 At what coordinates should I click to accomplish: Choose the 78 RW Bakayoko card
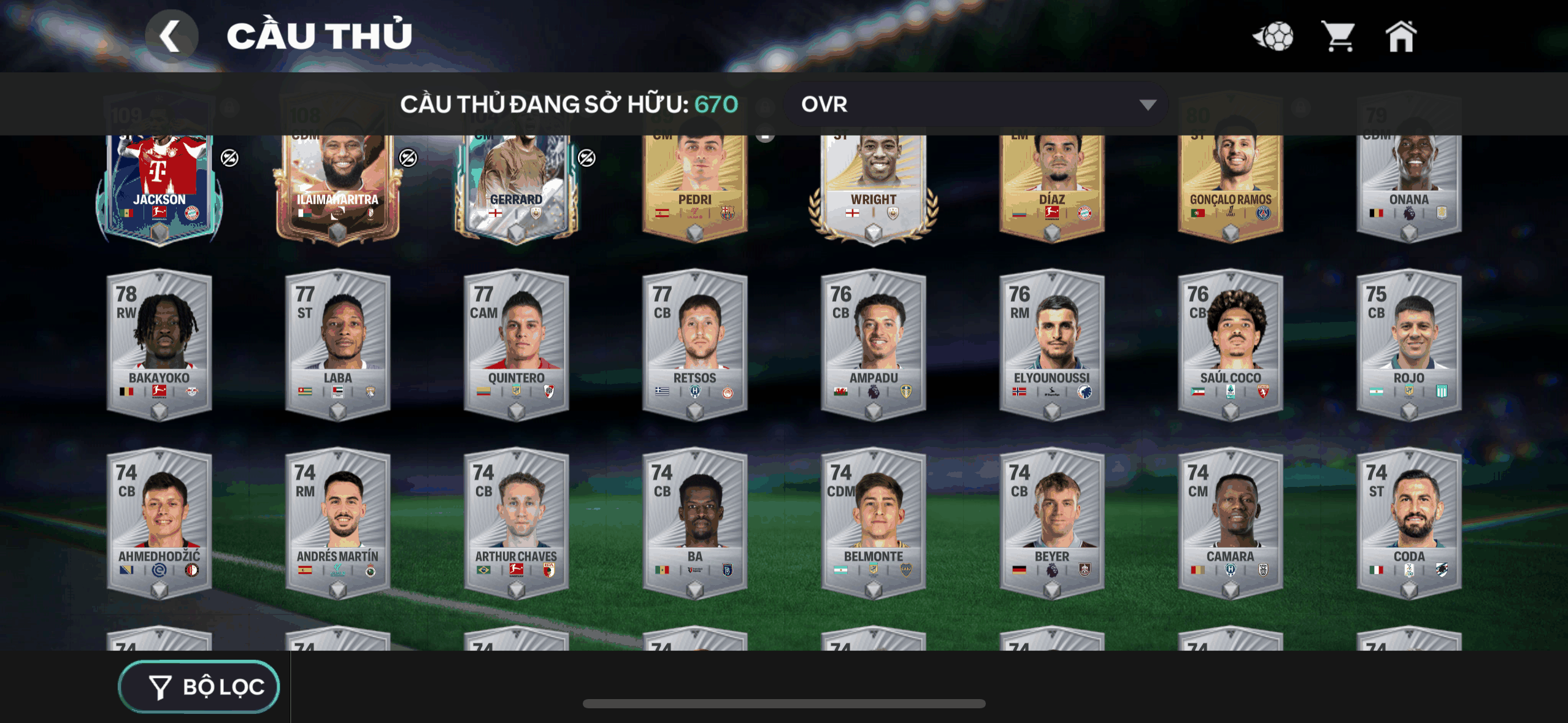[159, 345]
